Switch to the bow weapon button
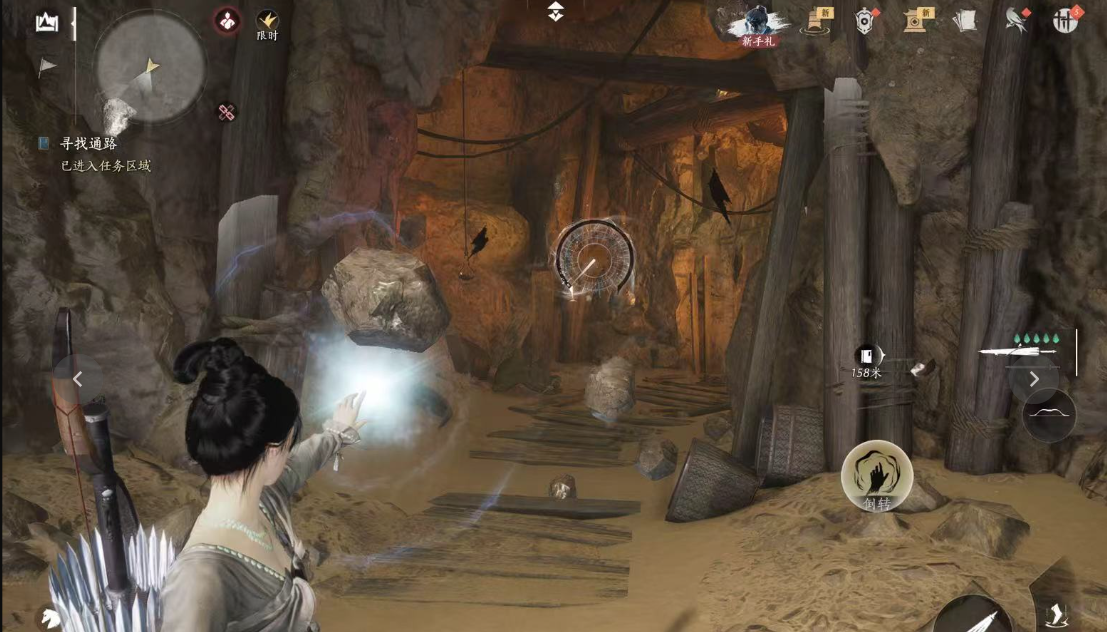 1049,414
